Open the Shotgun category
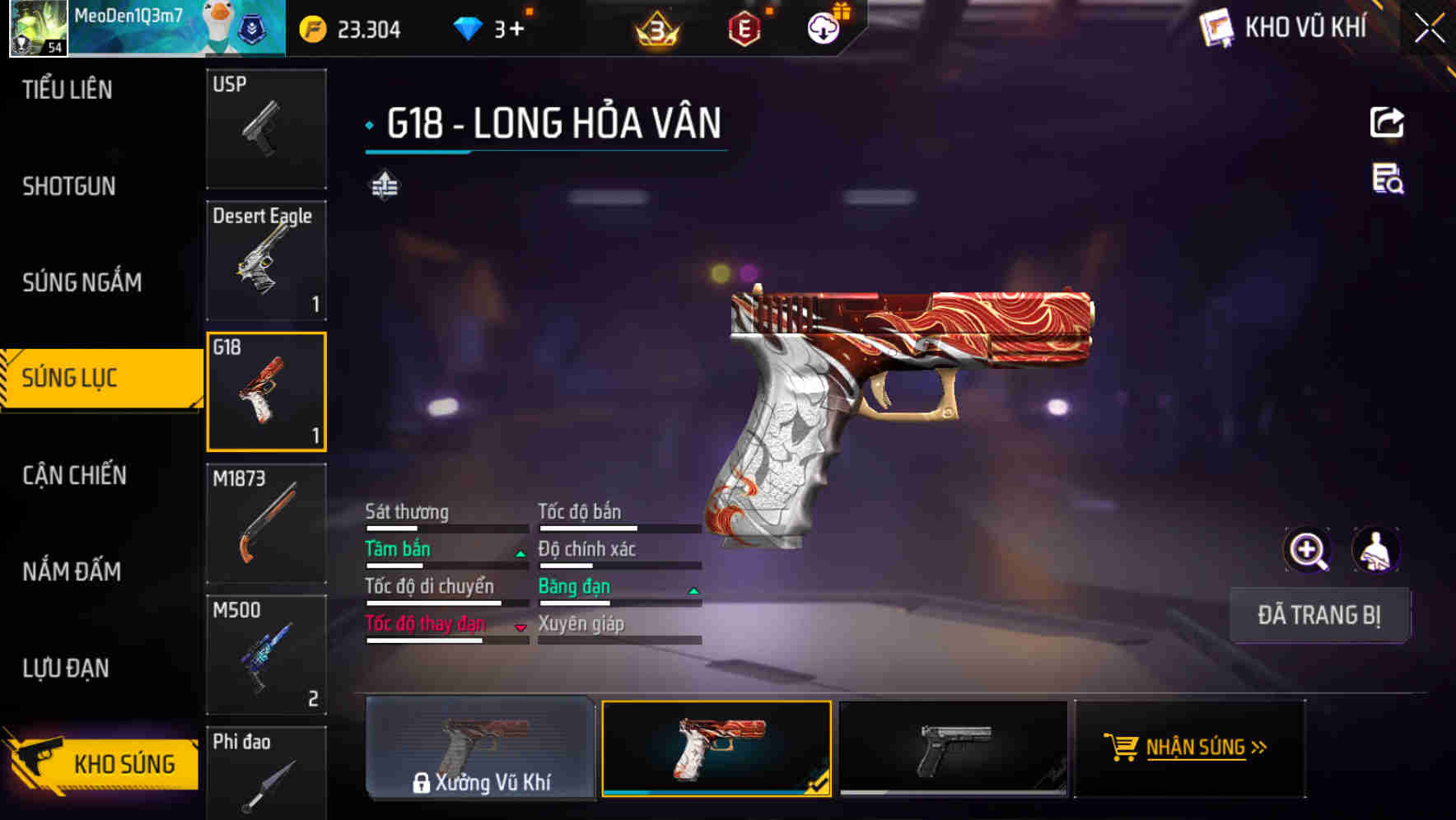Screen dimensions: 1456x820 (x=69, y=186)
